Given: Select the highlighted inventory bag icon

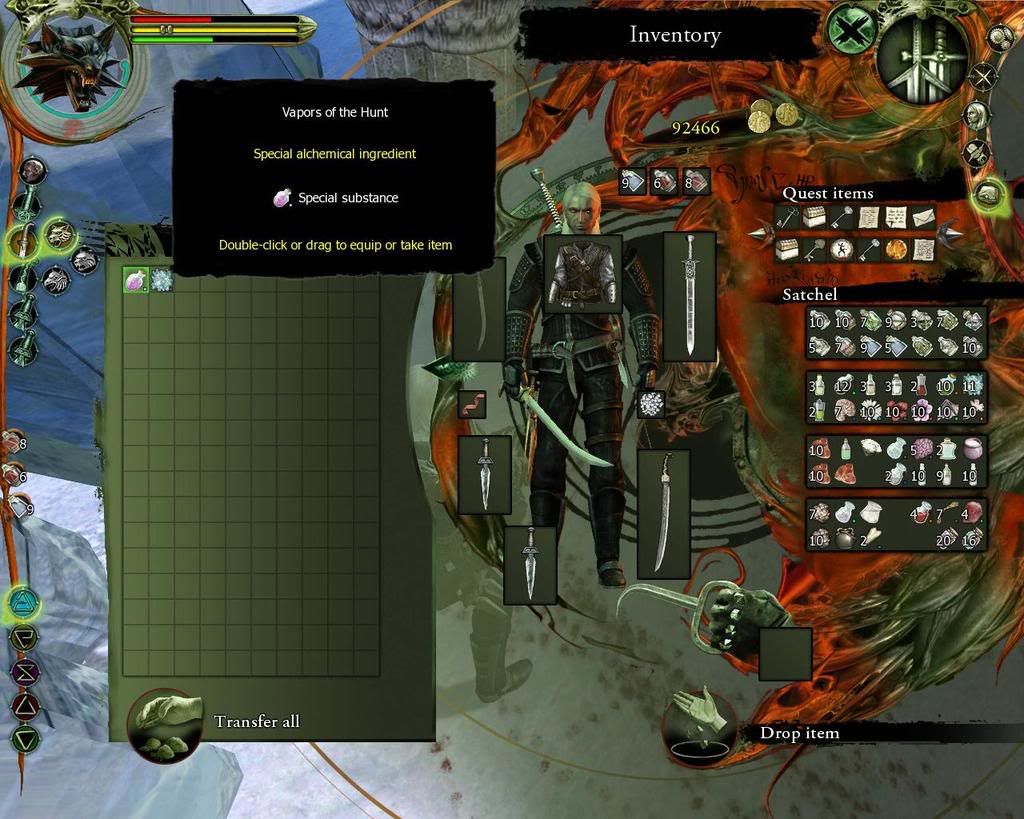Looking at the screenshot, I should pyautogui.click(x=987, y=192).
